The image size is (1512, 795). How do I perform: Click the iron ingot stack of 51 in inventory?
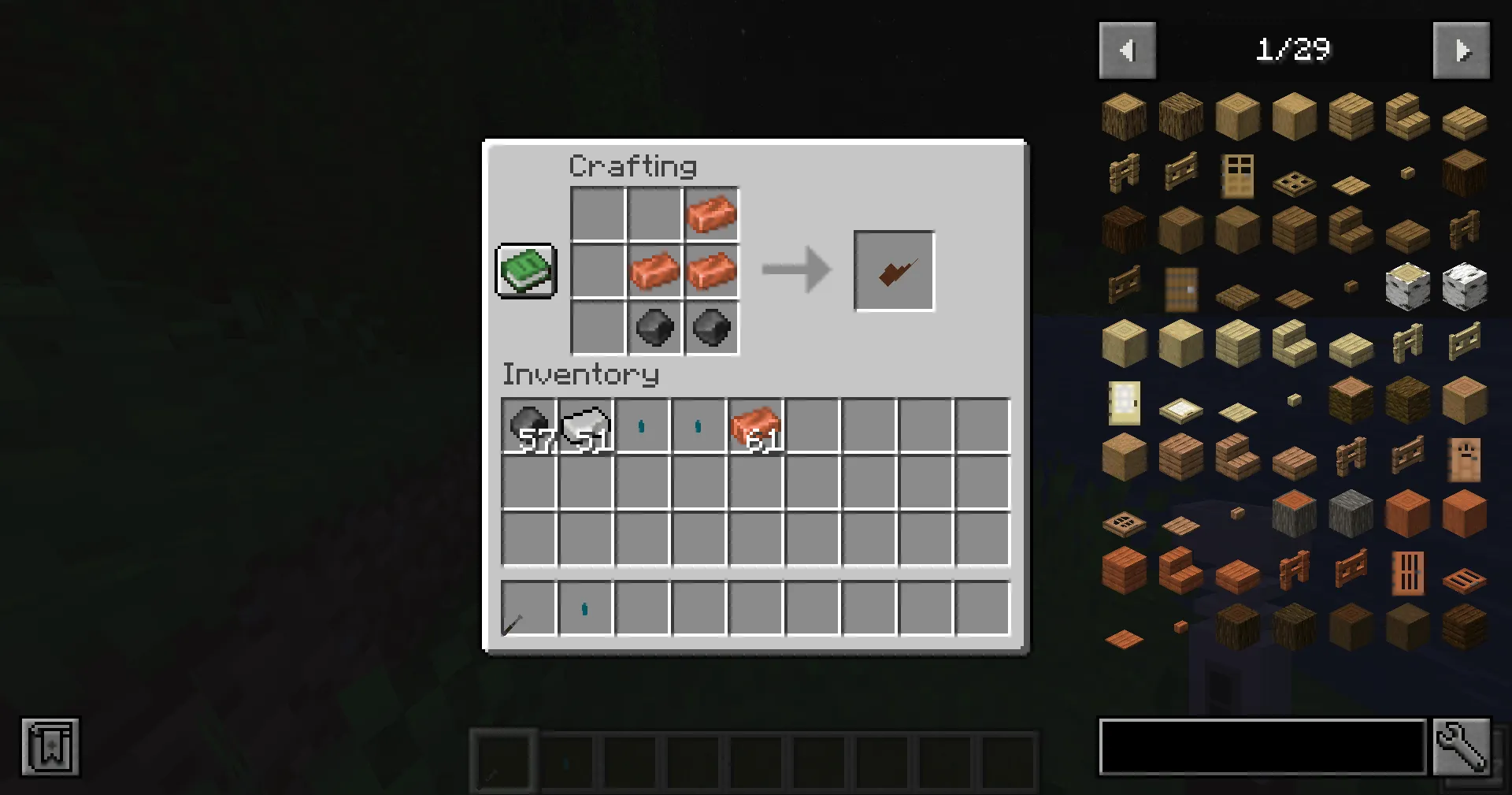click(x=585, y=425)
